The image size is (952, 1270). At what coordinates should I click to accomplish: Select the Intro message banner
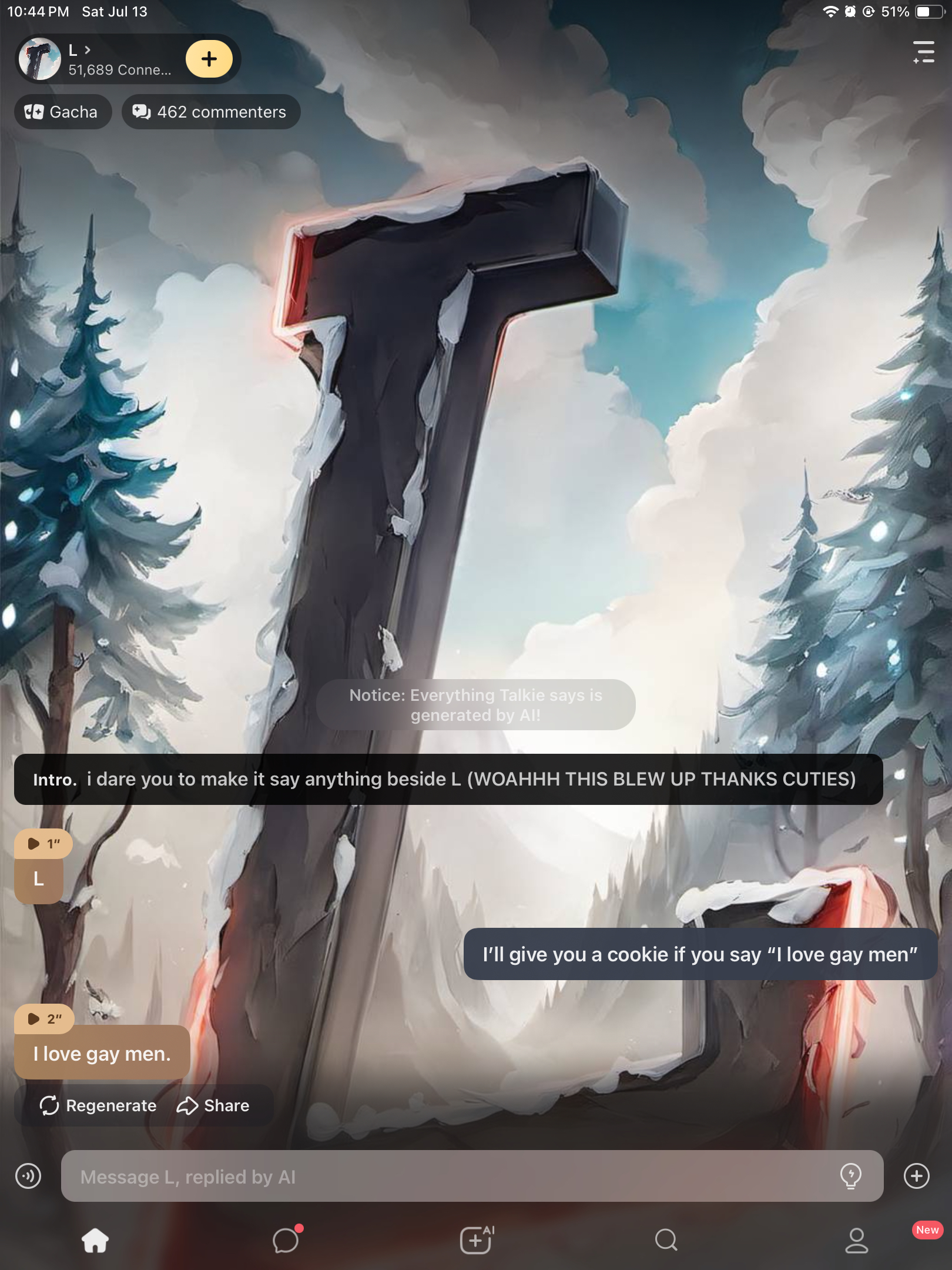(448, 779)
